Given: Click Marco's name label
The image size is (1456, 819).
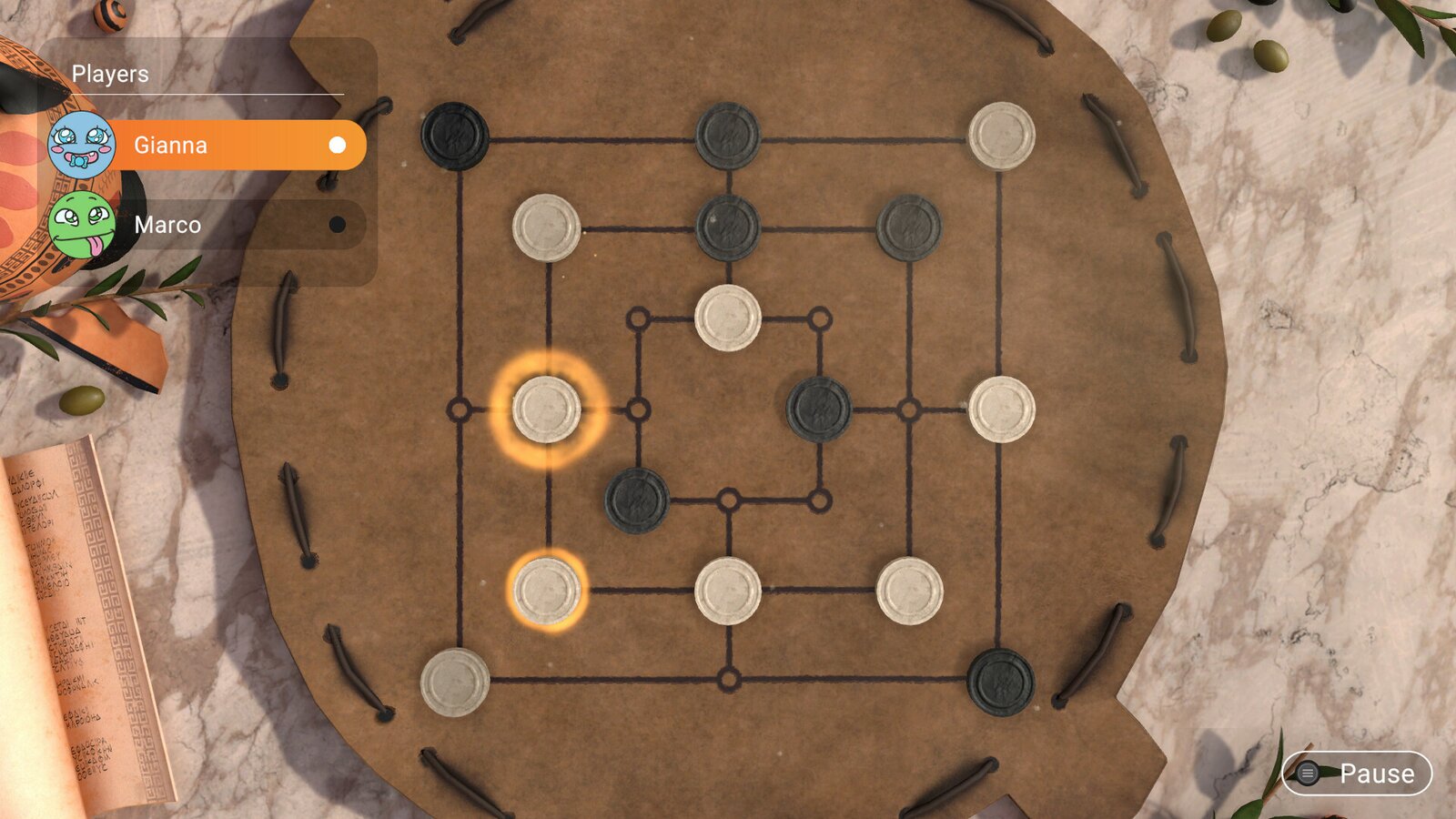Looking at the screenshot, I should [x=167, y=225].
